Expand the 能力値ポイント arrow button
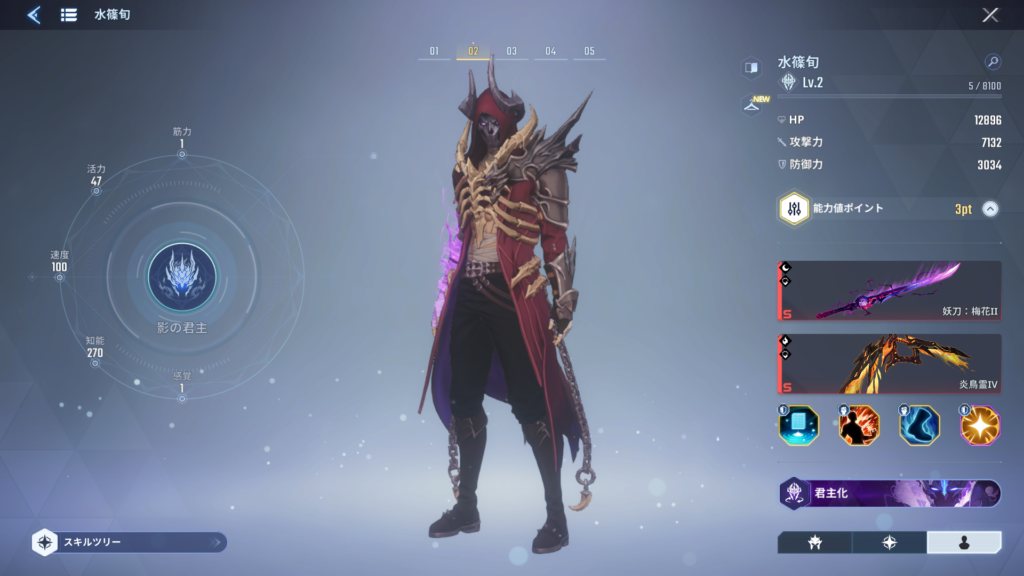 pos(990,209)
